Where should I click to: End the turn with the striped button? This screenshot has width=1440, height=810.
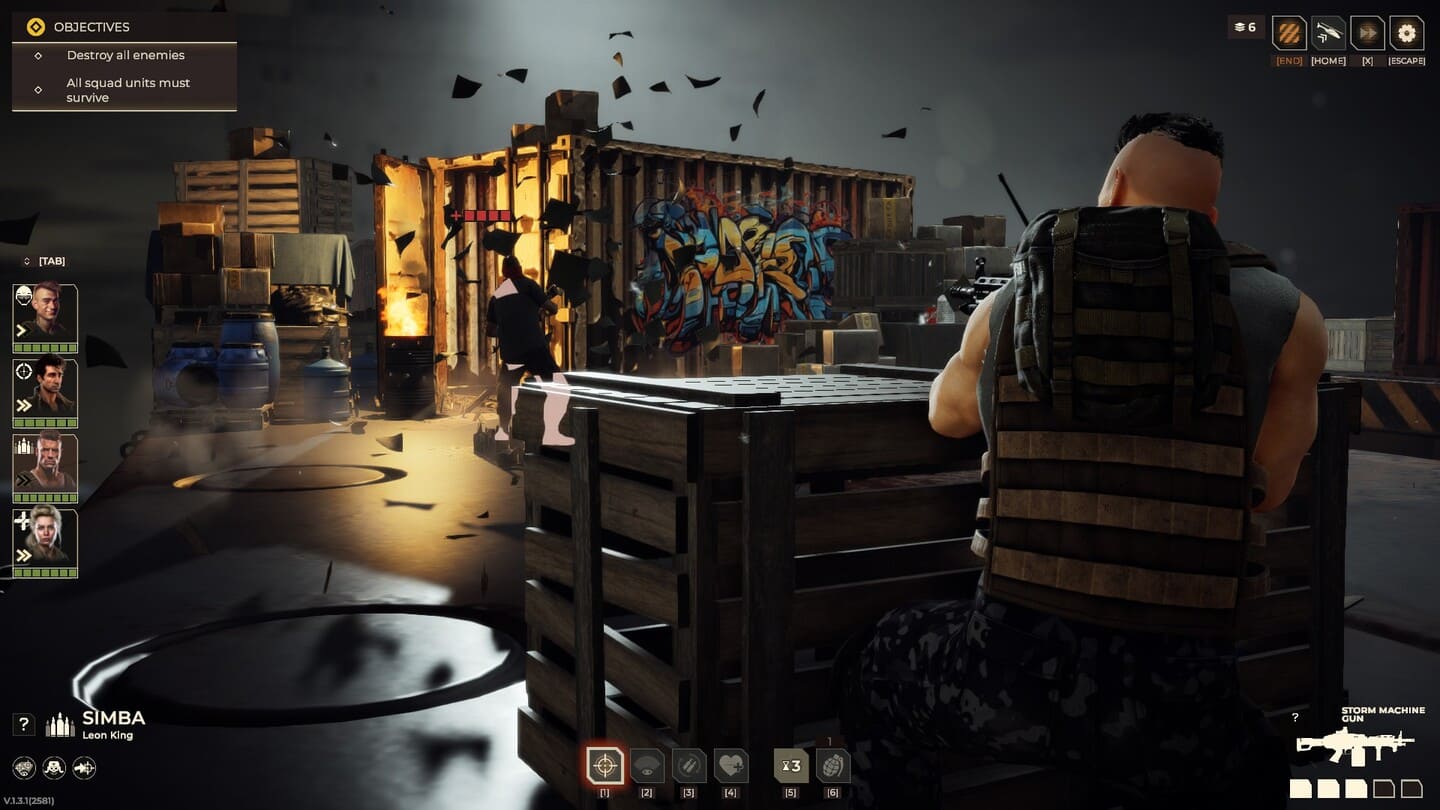(1289, 33)
